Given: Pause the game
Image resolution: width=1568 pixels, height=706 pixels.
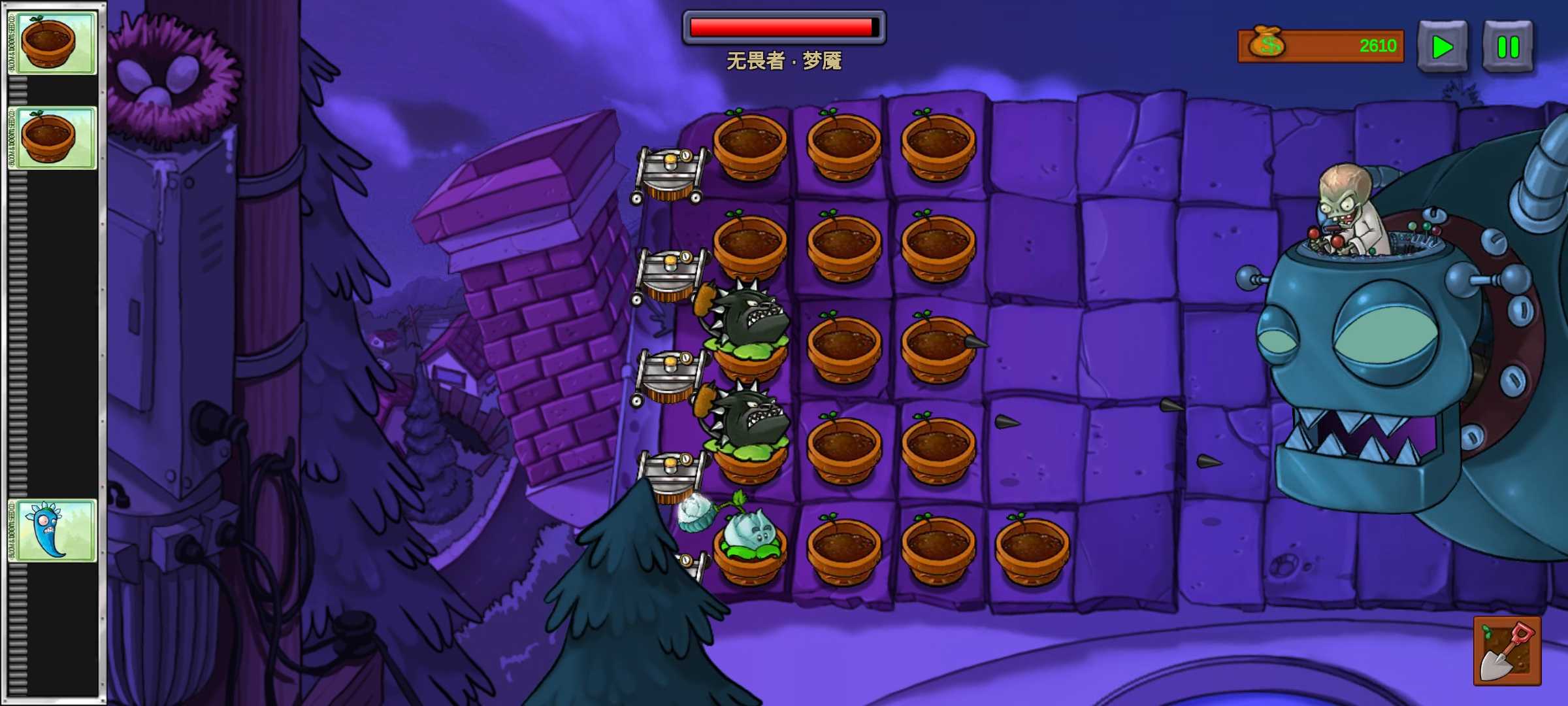Looking at the screenshot, I should (x=1507, y=46).
